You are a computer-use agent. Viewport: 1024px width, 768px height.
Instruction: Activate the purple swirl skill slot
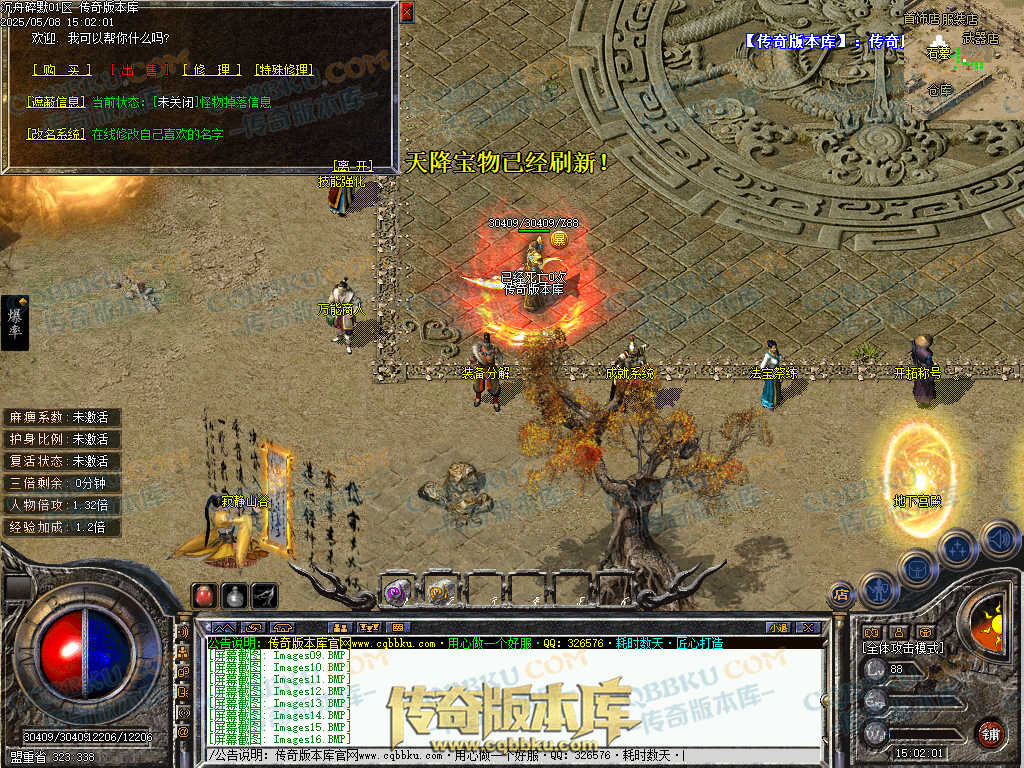click(396, 591)
